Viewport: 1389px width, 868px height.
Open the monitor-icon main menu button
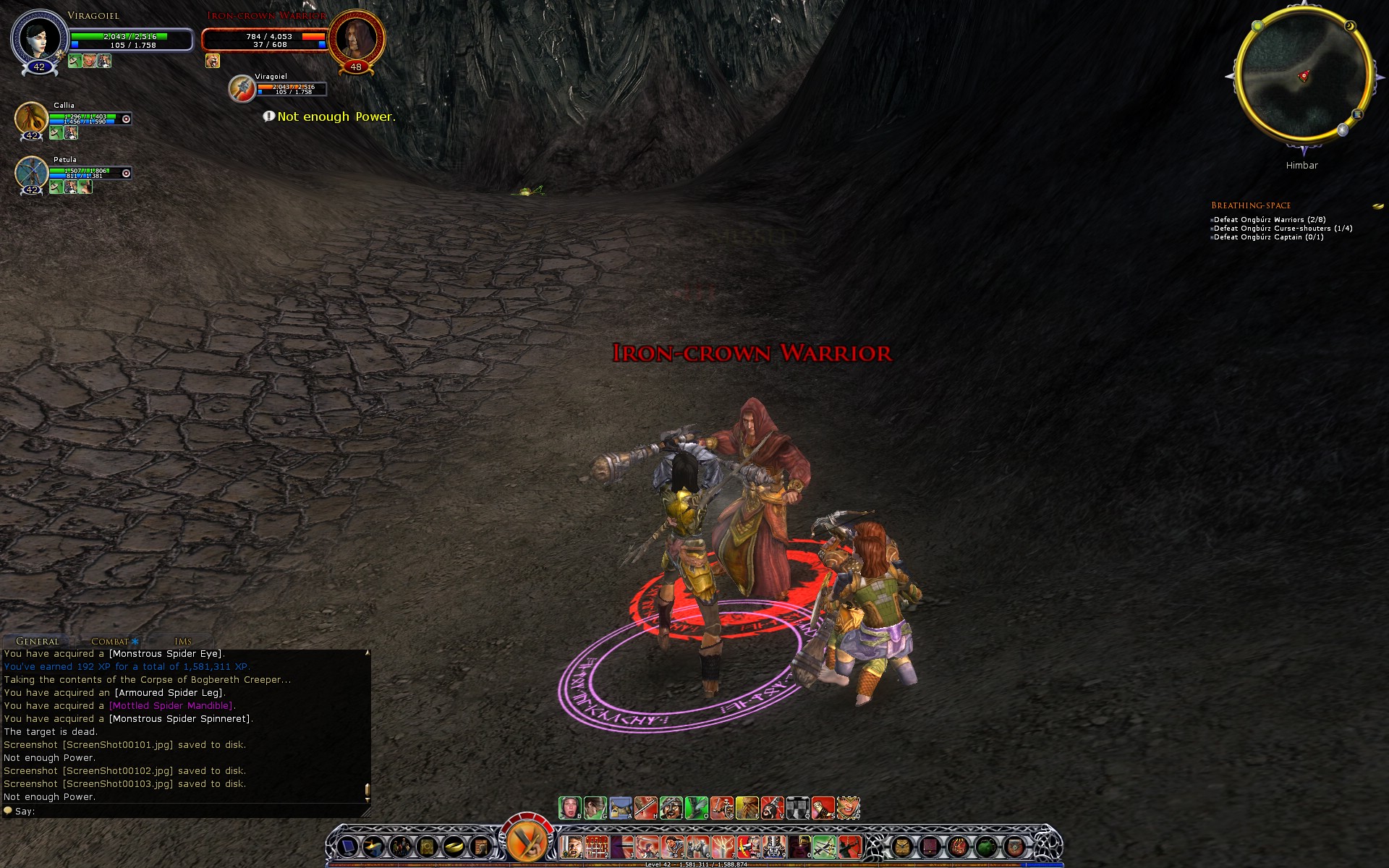coord(348,846)
